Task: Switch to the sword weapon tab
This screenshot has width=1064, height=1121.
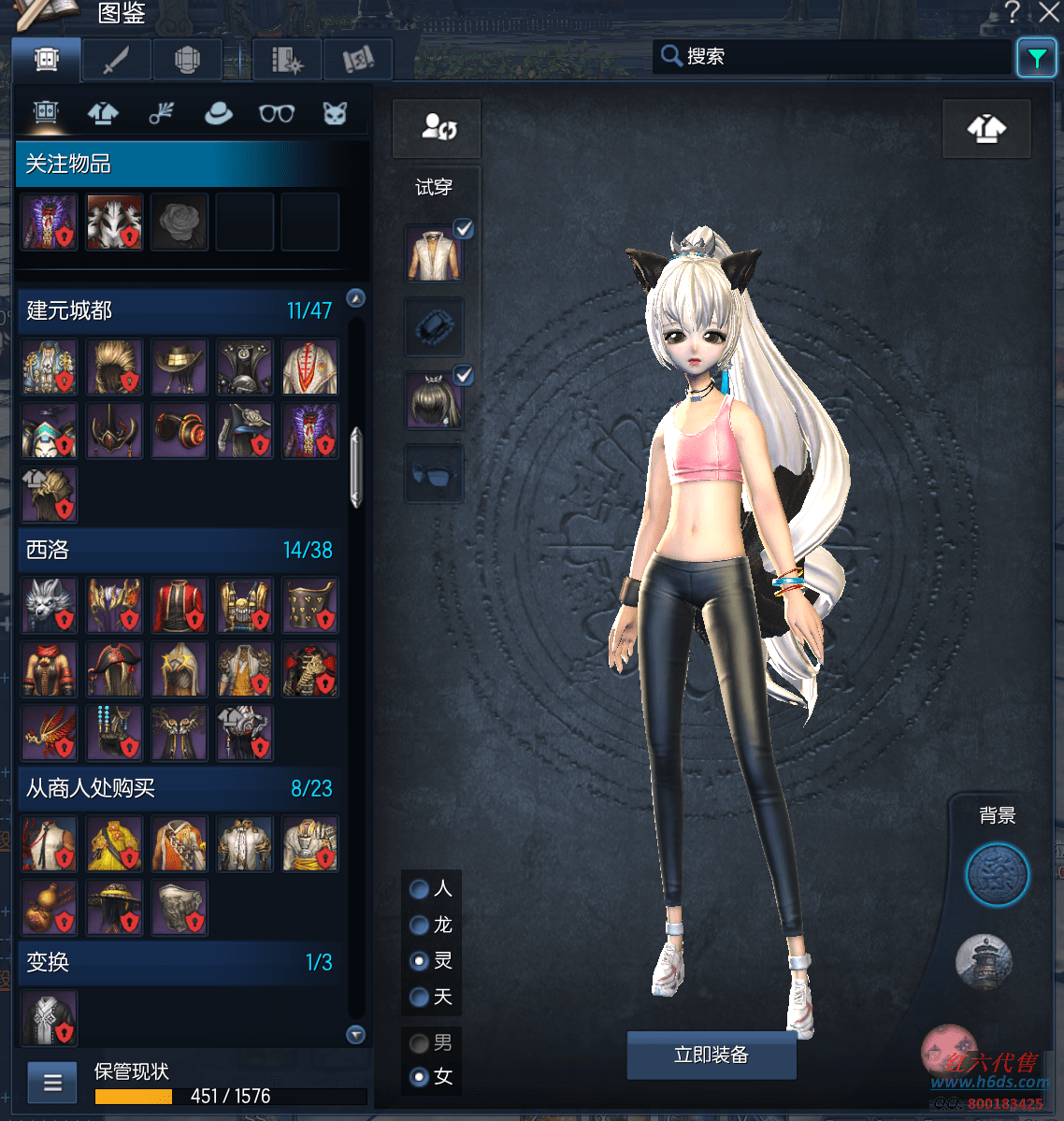Action: 116,61
